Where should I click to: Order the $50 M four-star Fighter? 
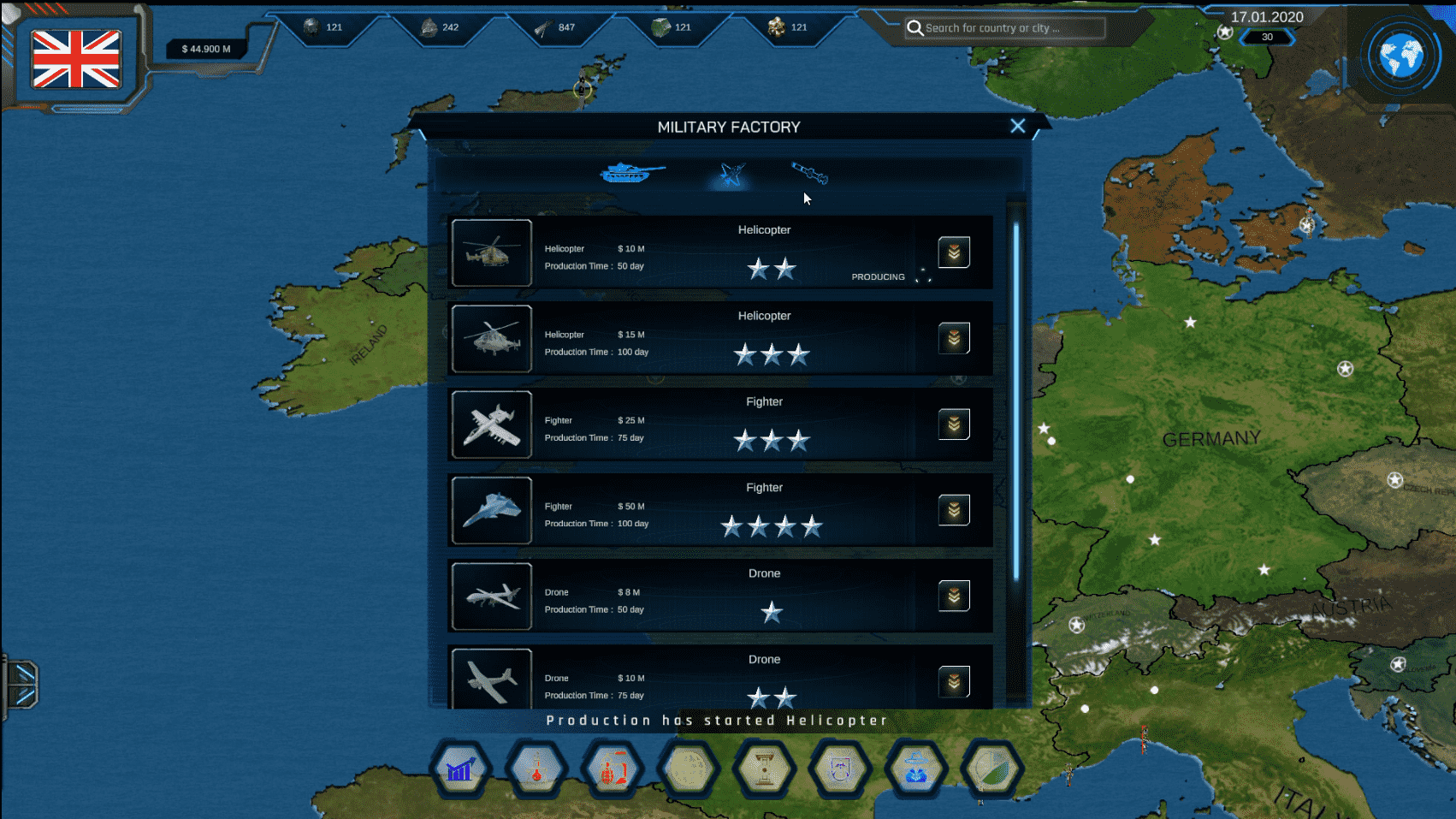click(x=954, y=510)
